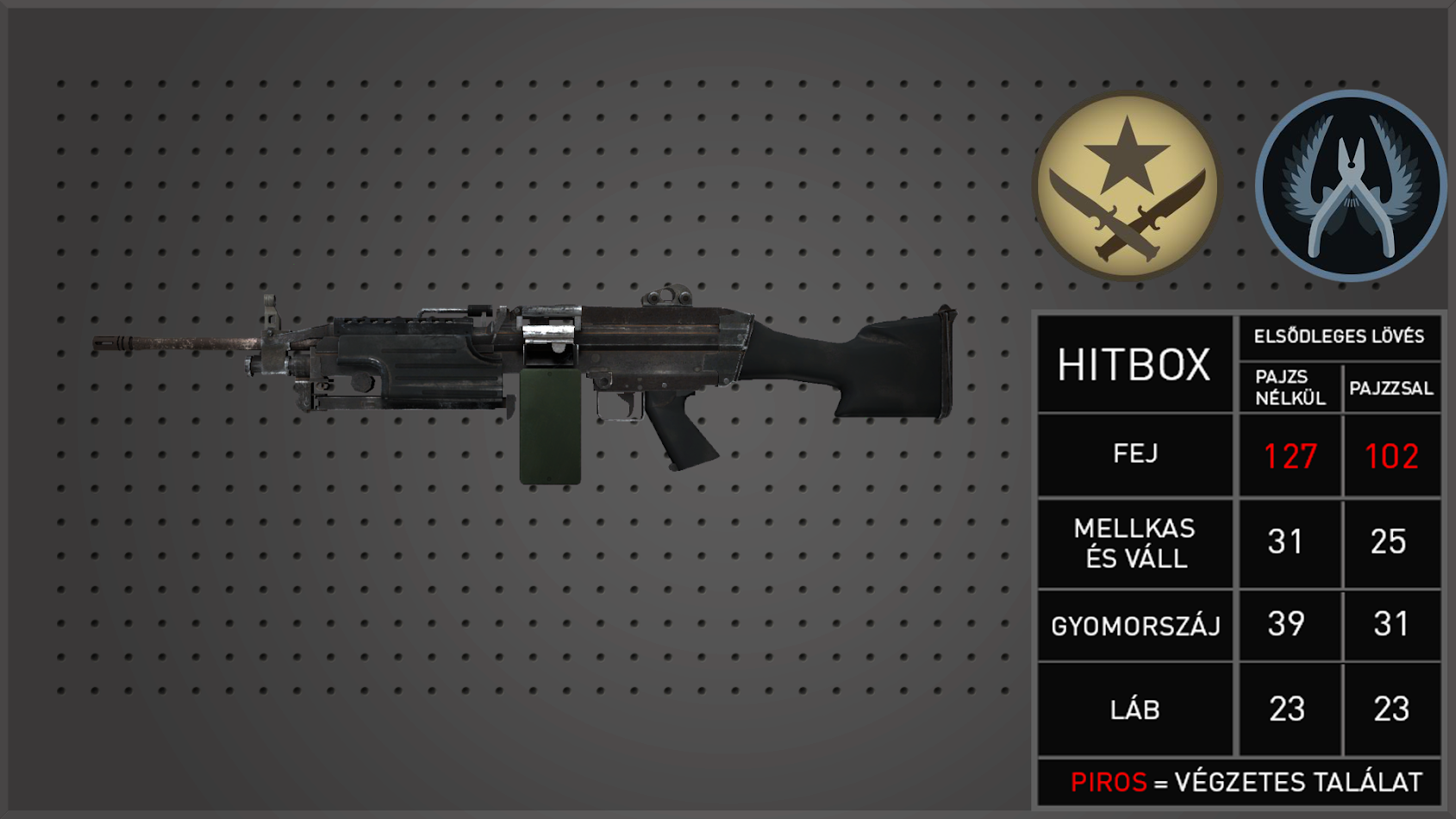Select the Terrorist team star-and-knives emblem
The height and width of the screenshot is (819, 1456).
(1128, 186)
